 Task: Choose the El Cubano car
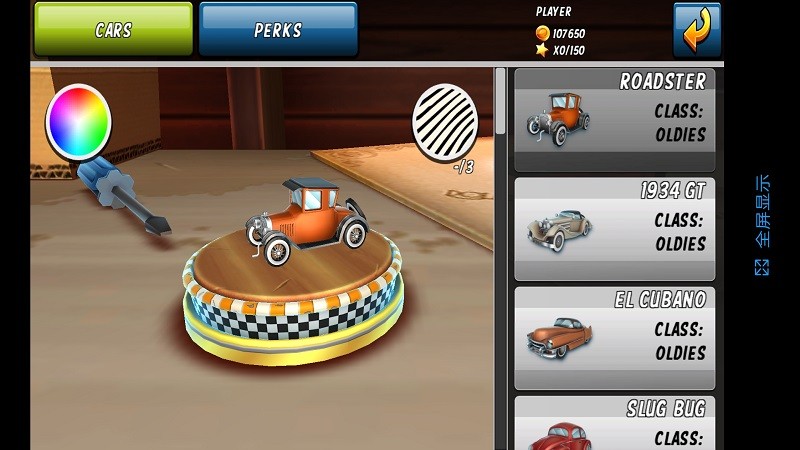coord(615,338)
